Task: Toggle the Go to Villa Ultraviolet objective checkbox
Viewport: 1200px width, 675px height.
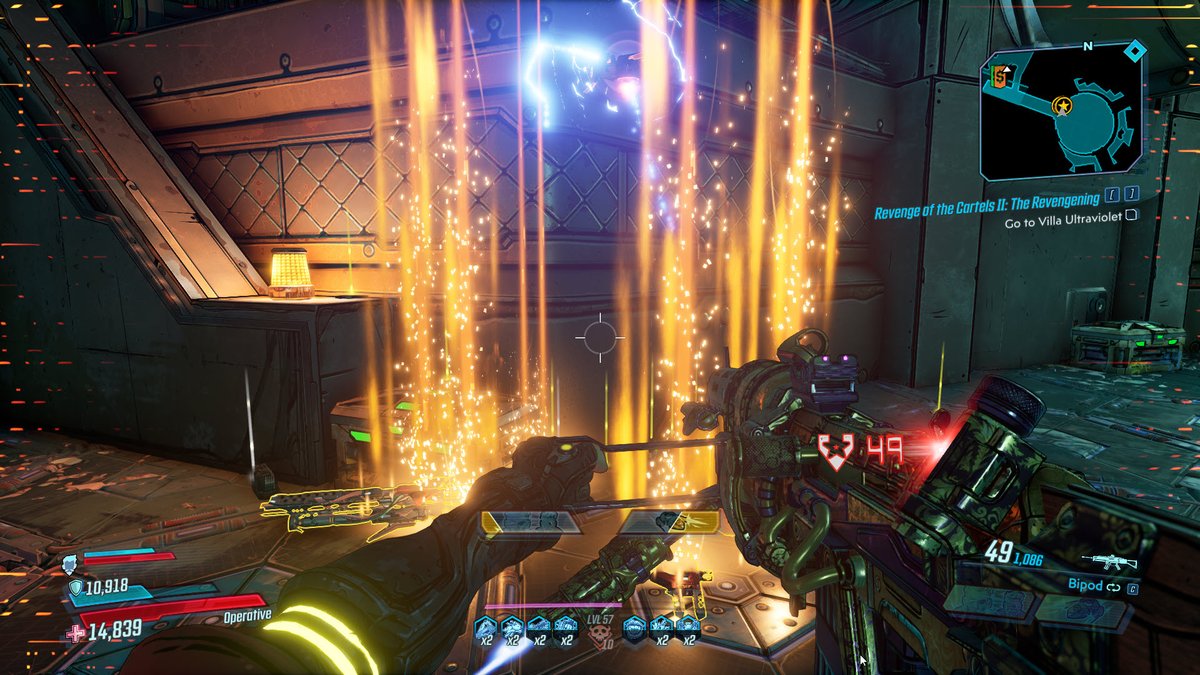Action: [1132, 214]
